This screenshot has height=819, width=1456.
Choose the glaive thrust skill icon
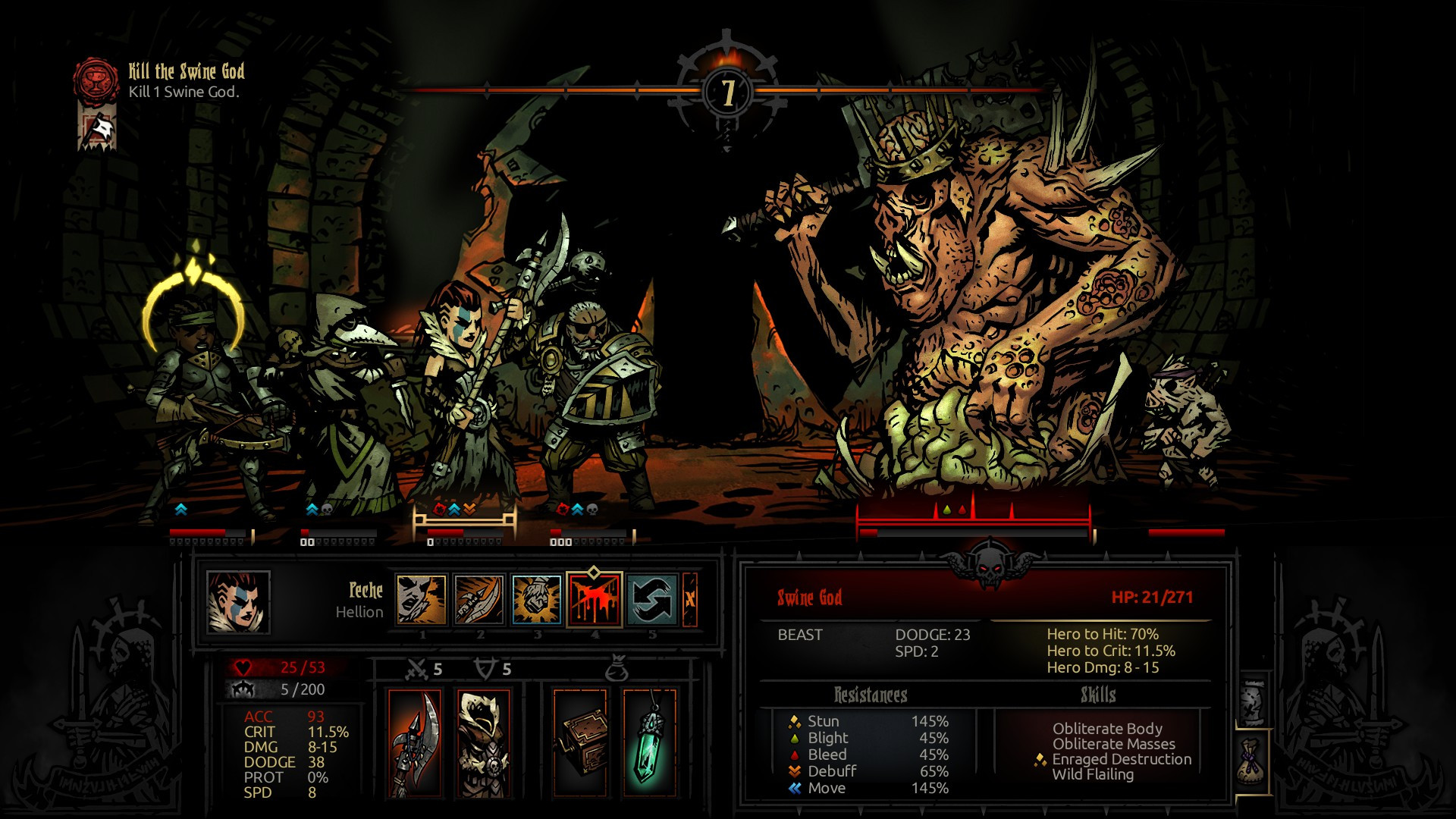(479, 600)
